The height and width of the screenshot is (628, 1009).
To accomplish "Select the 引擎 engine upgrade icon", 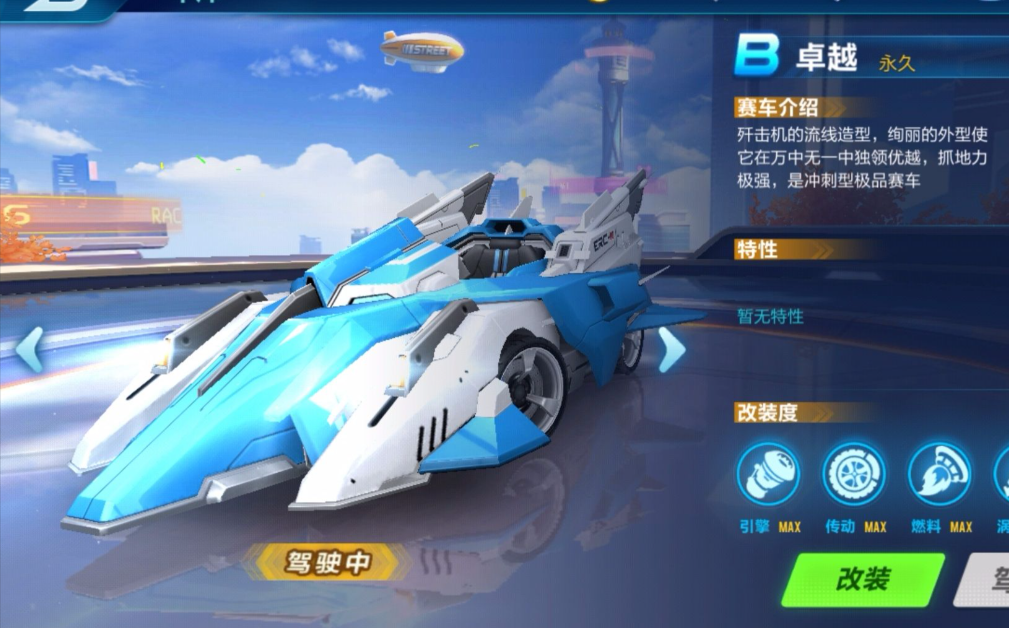I will 768,473.
